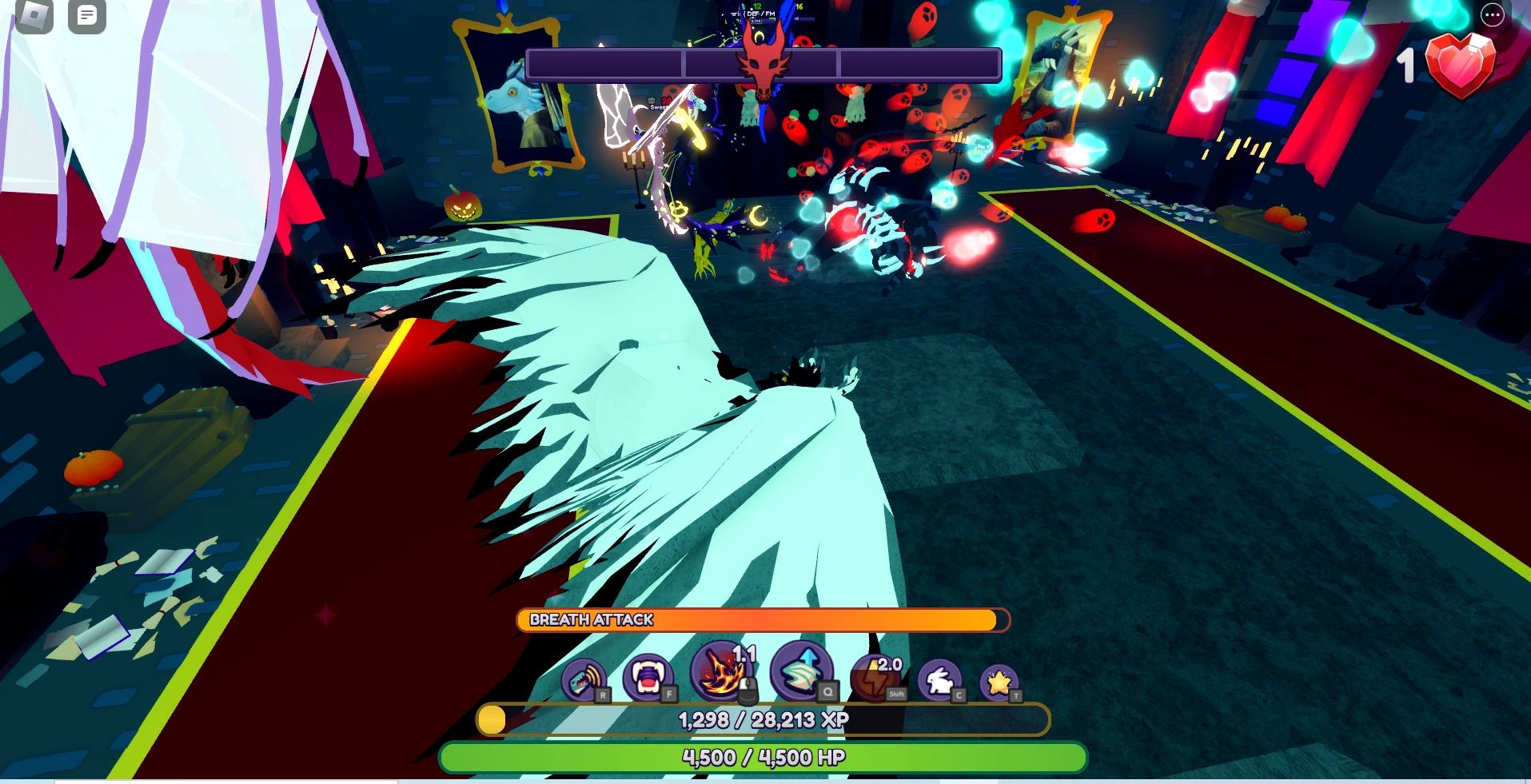Open the in-game chat window
Image resolution: width=1531 pixels, height=784 pixels.
click(x=86, y=16)
